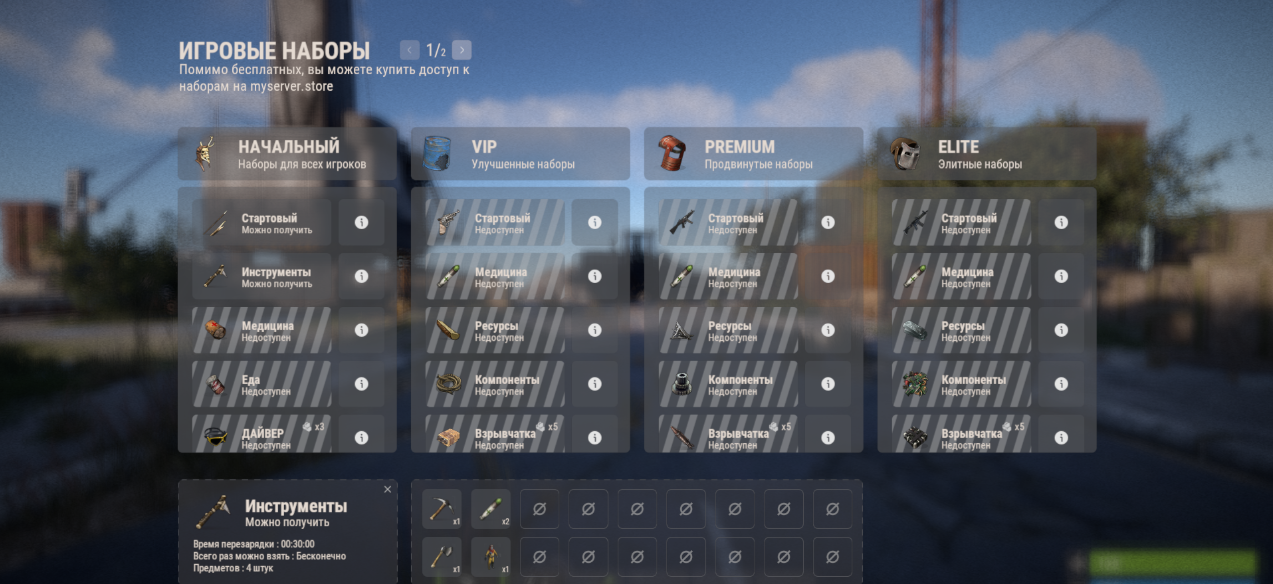
Task: Select the hatchet item slot
Action: pyautogui.click(x=441, y=557)
